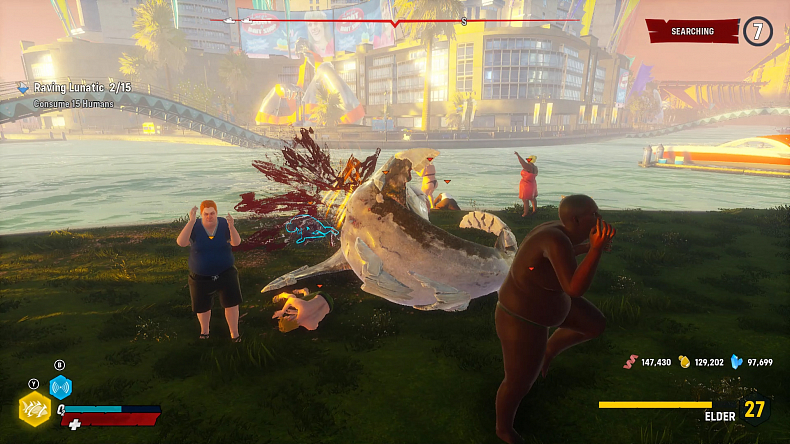Click the compass bar at top

[394, 20]
